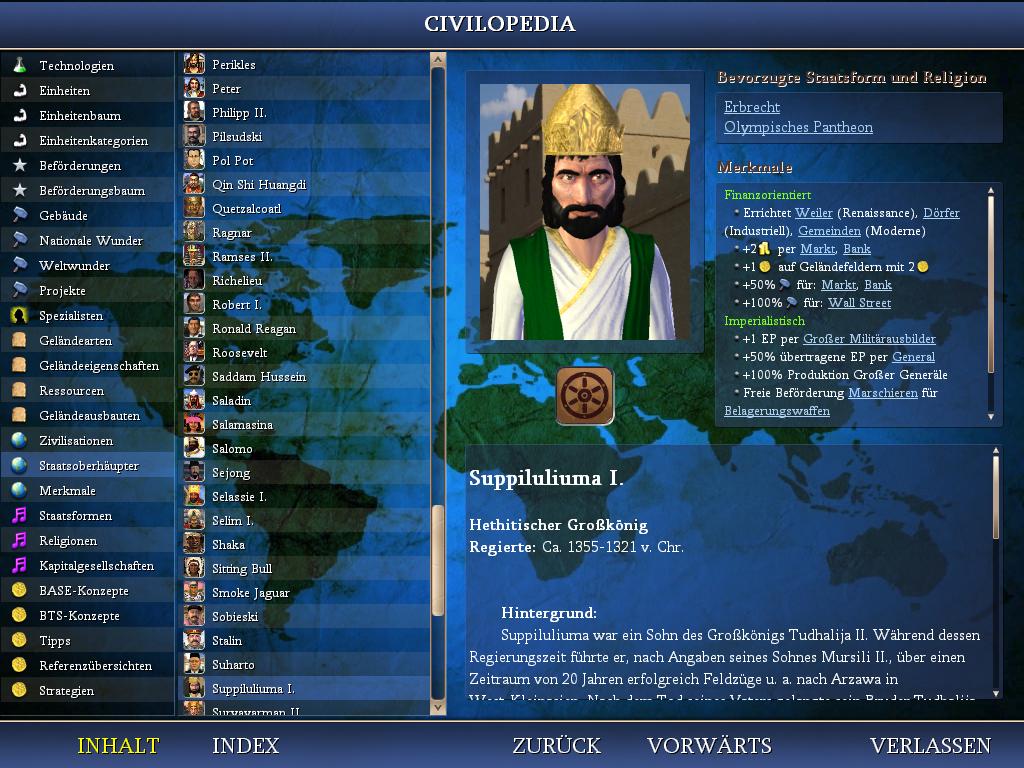Go forward with the VORWÄRTS button

(x=709, y=746)
